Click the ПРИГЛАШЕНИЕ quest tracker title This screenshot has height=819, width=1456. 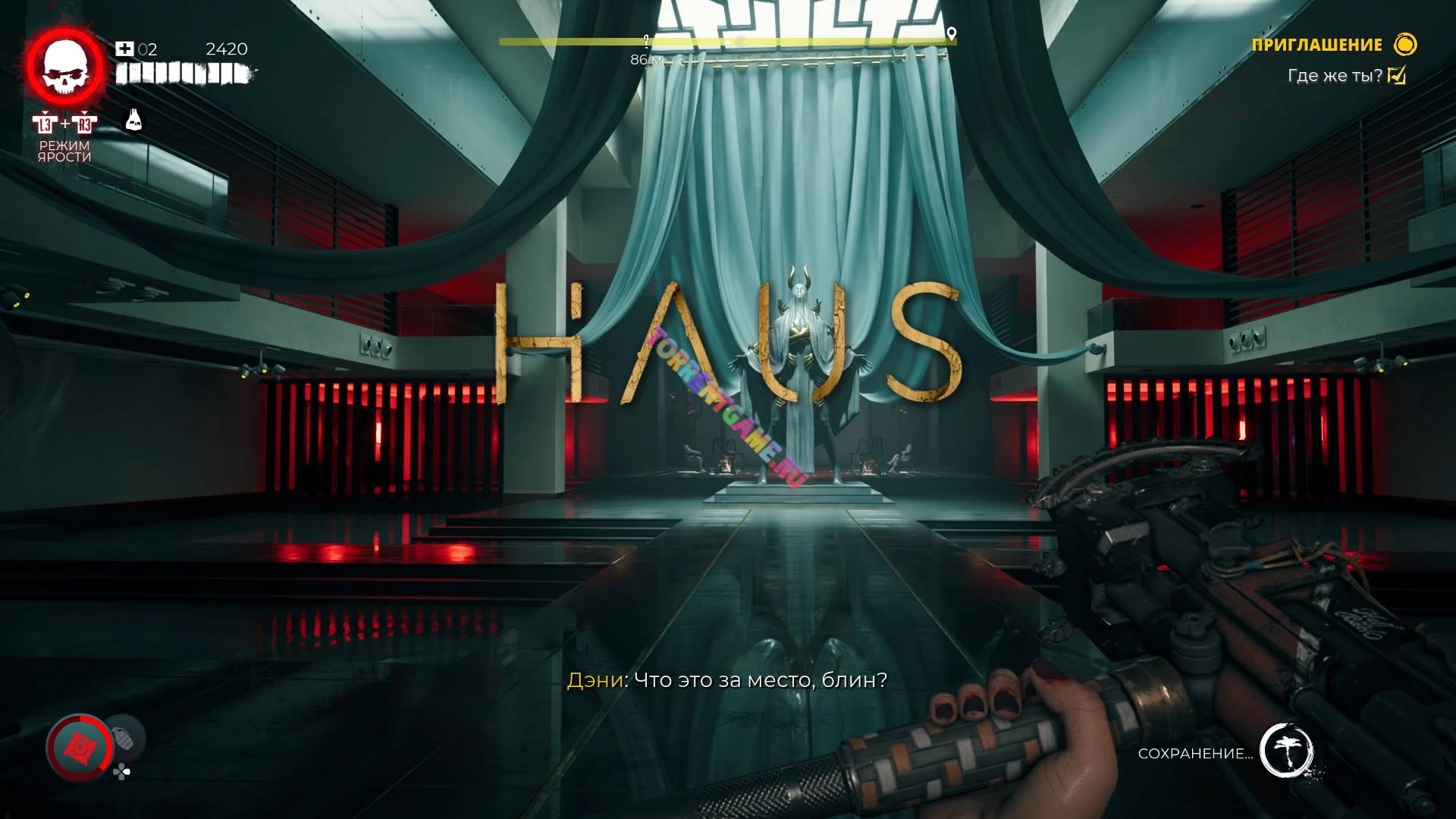(x=1316, y=45)
